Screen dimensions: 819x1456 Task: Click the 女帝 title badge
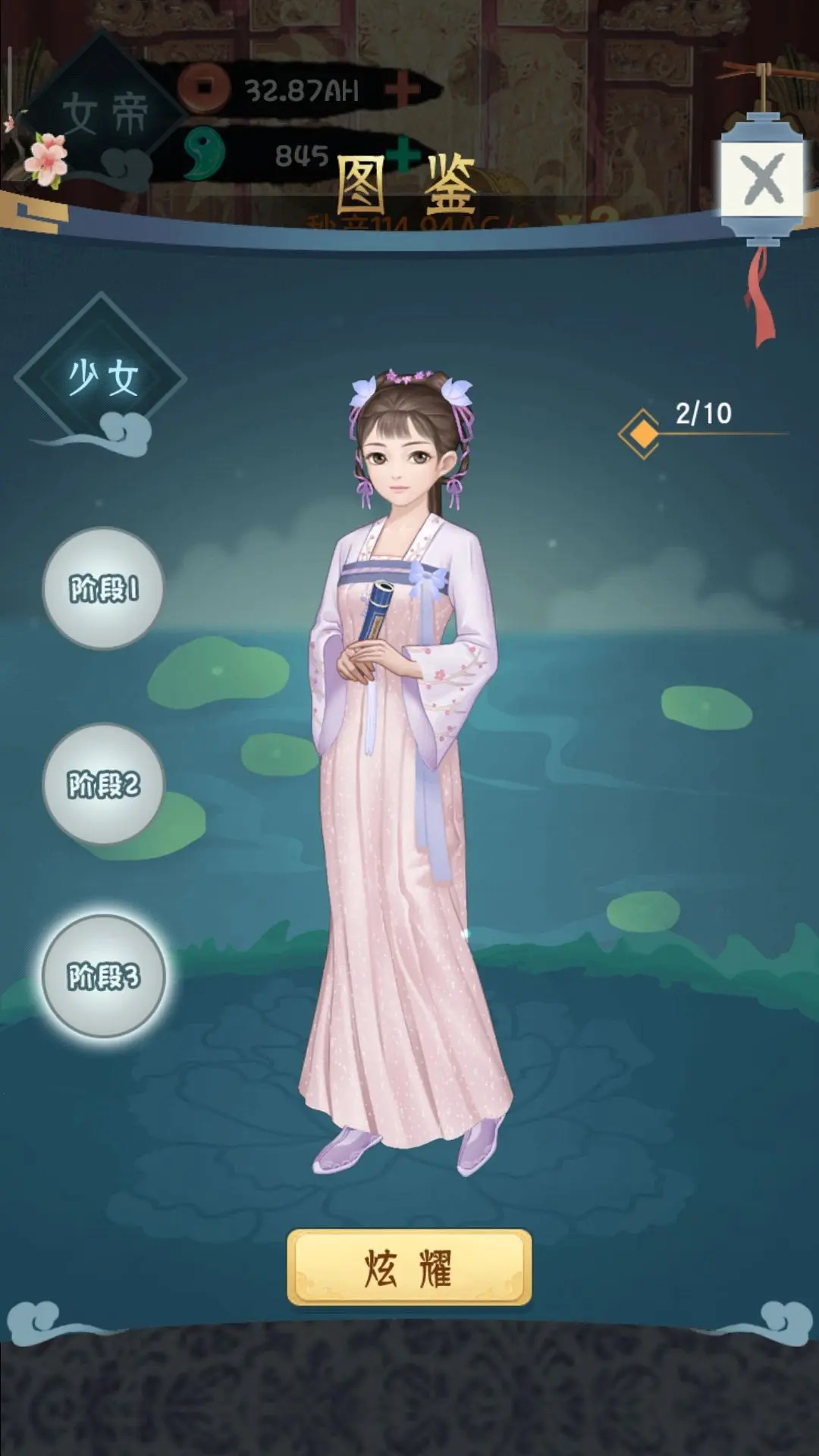(x=104, y=114)
